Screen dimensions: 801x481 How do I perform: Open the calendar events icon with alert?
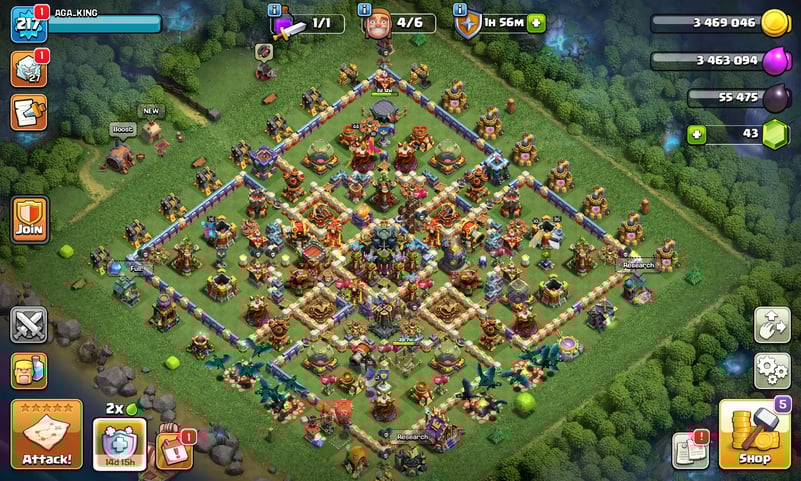(x=174, y=449)
